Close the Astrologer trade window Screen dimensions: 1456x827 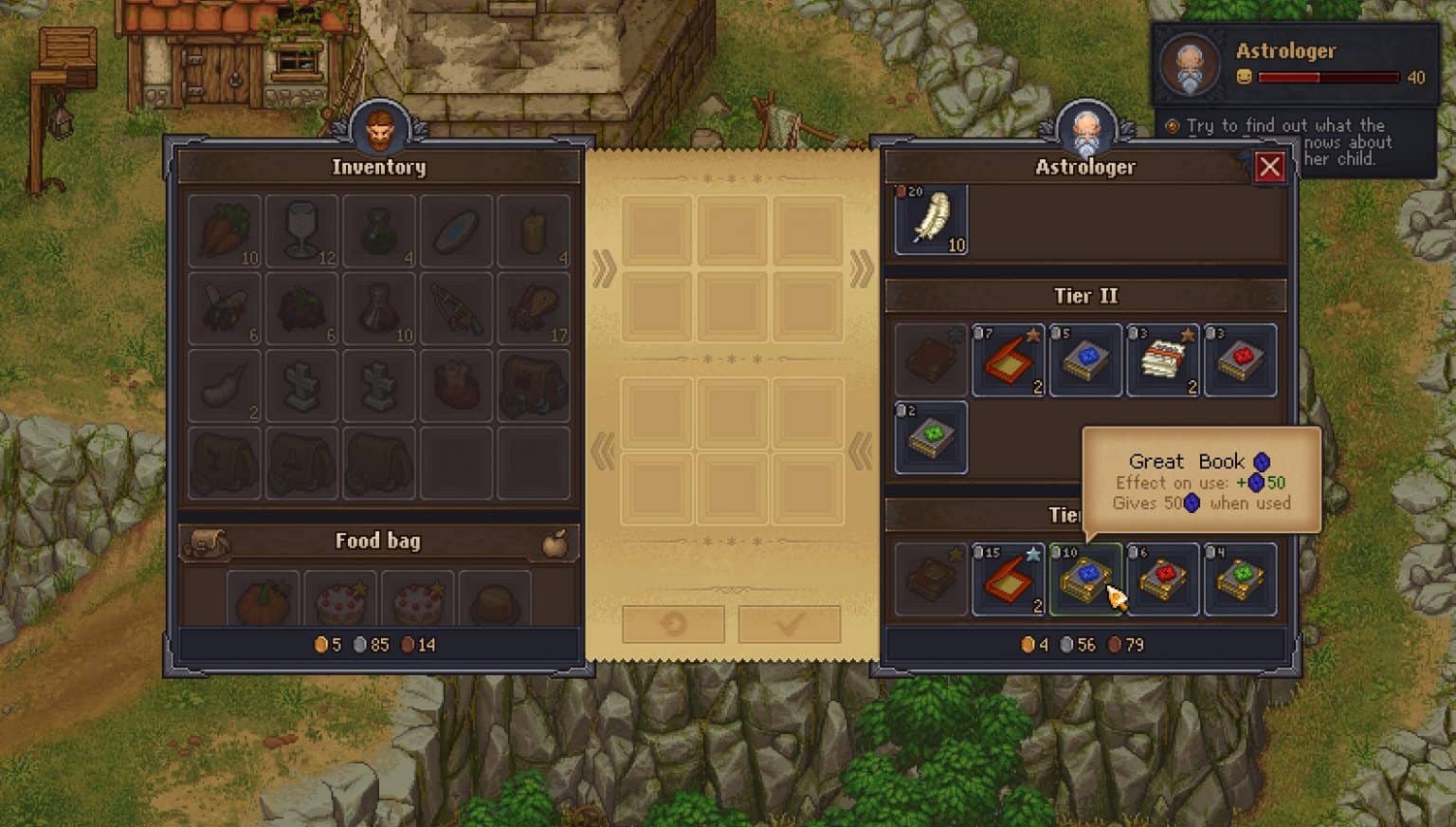pos(1270,167)
